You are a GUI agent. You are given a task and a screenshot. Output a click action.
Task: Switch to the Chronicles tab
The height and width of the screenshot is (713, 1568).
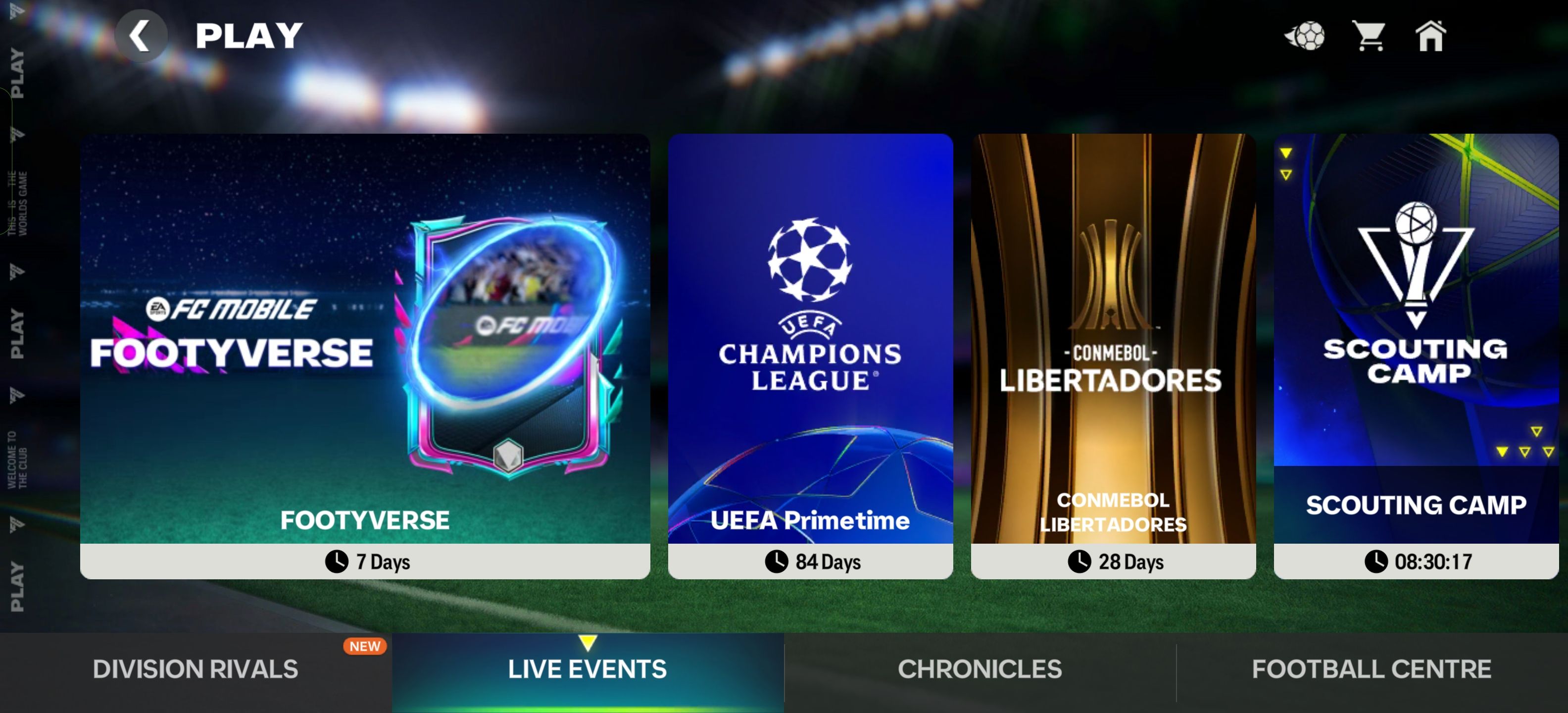pos(979,668)
